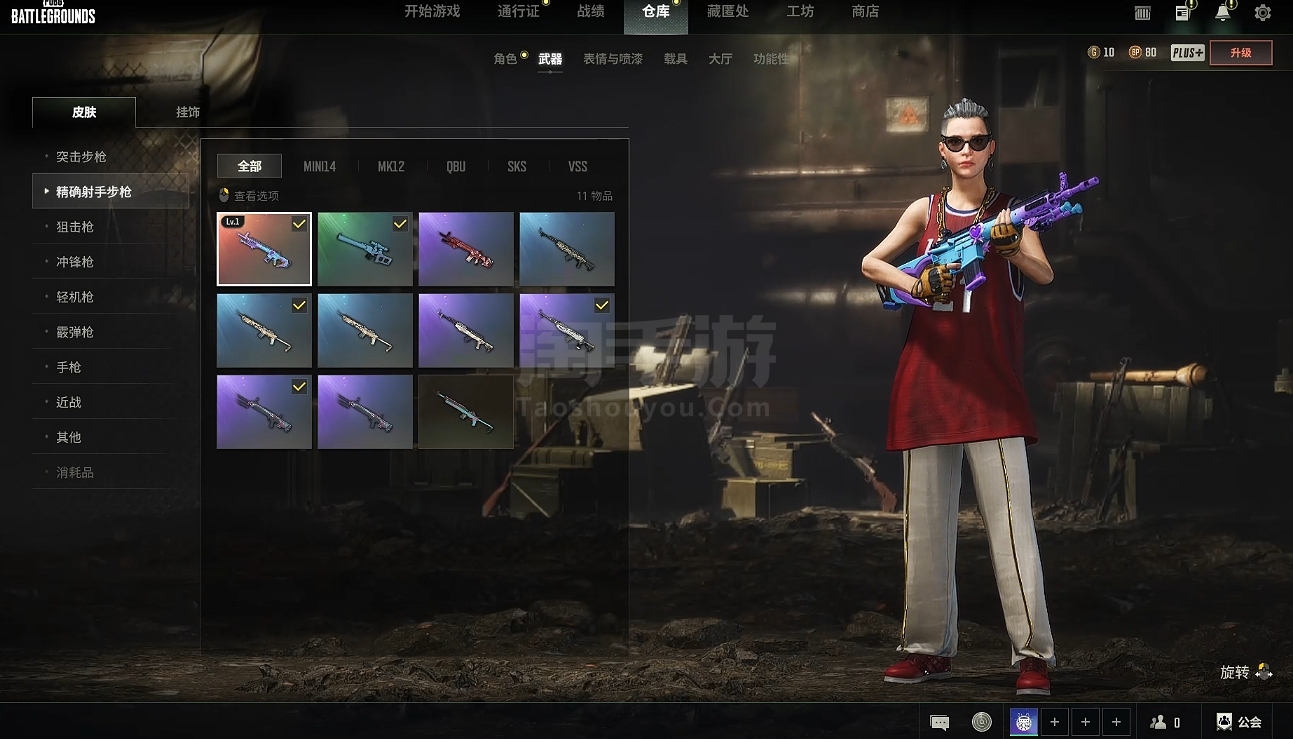Go to the 工坊 workshop tab
Viewport: 1293px width, 739px height.
coord(800,12)
